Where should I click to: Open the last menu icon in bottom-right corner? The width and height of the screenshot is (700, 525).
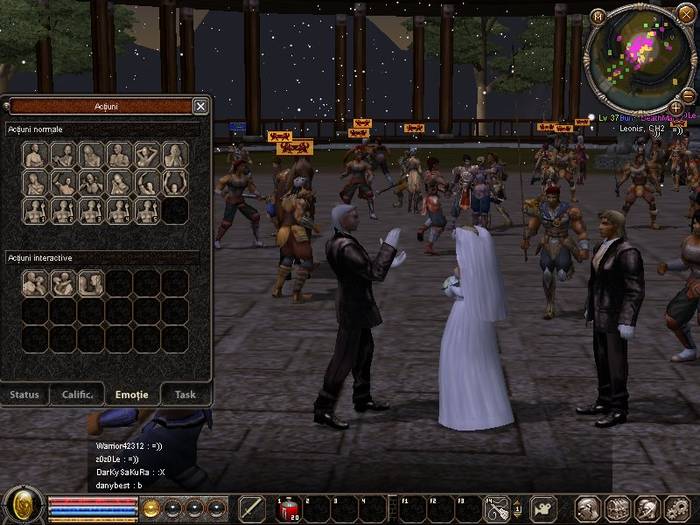(676, 509)
